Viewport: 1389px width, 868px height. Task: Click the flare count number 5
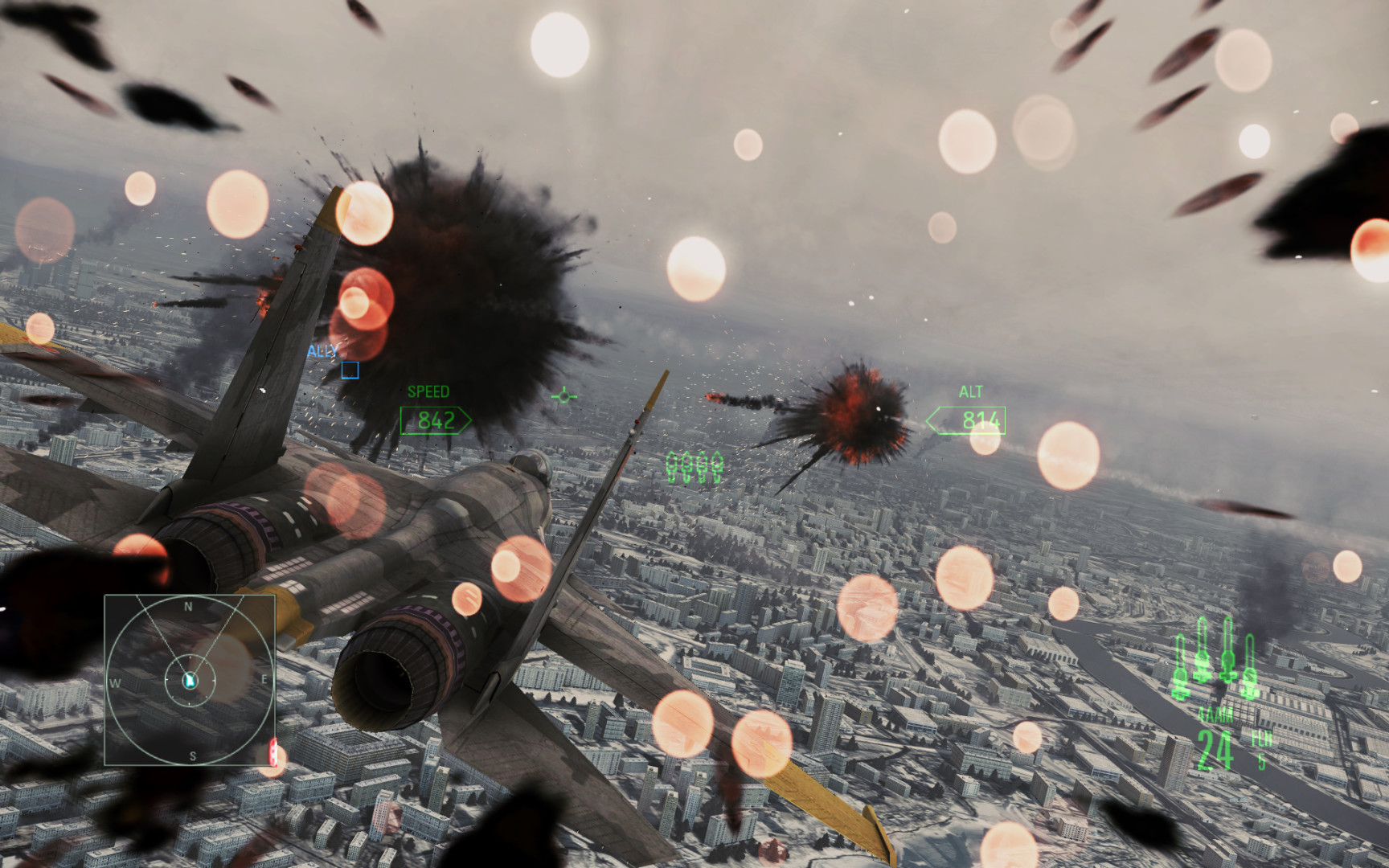pyautogui.click(x=1263, y=759)
